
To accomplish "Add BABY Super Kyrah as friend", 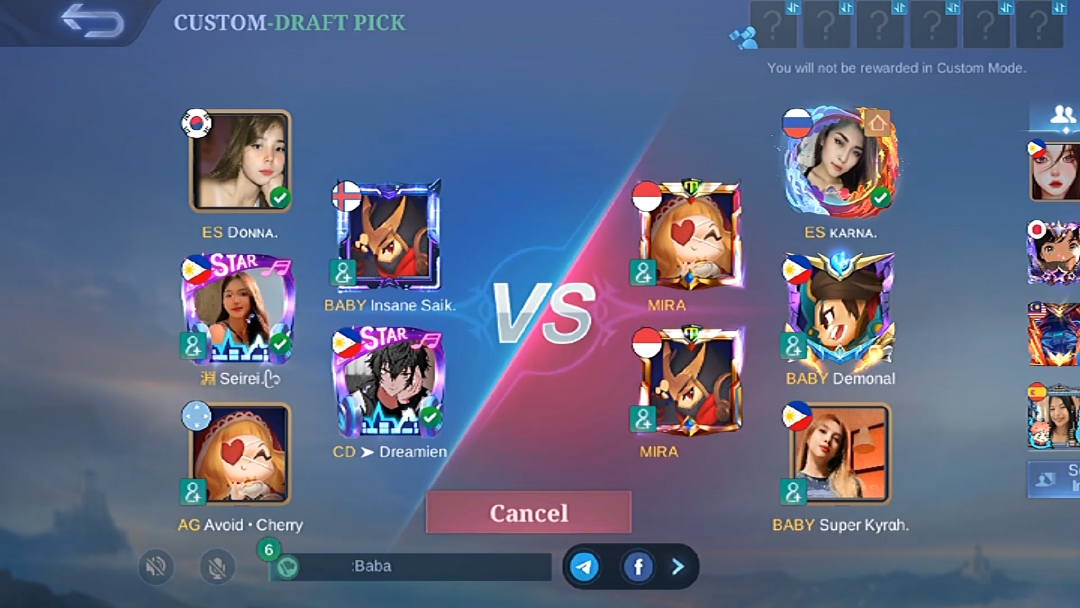I will (793, 491).
